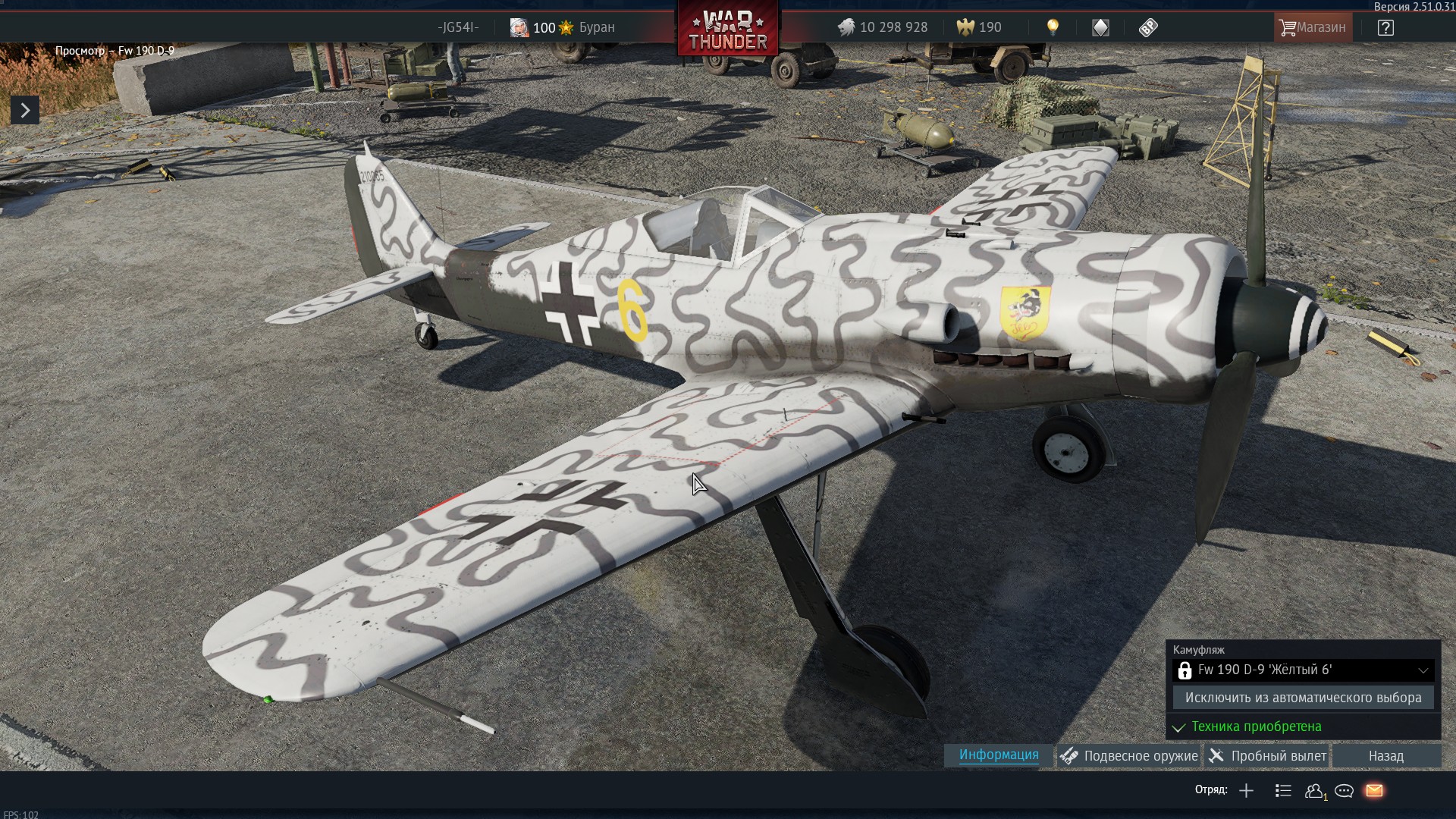Open the contacts list icon
Screen dimensions: 1456x819
(1314, 791)
